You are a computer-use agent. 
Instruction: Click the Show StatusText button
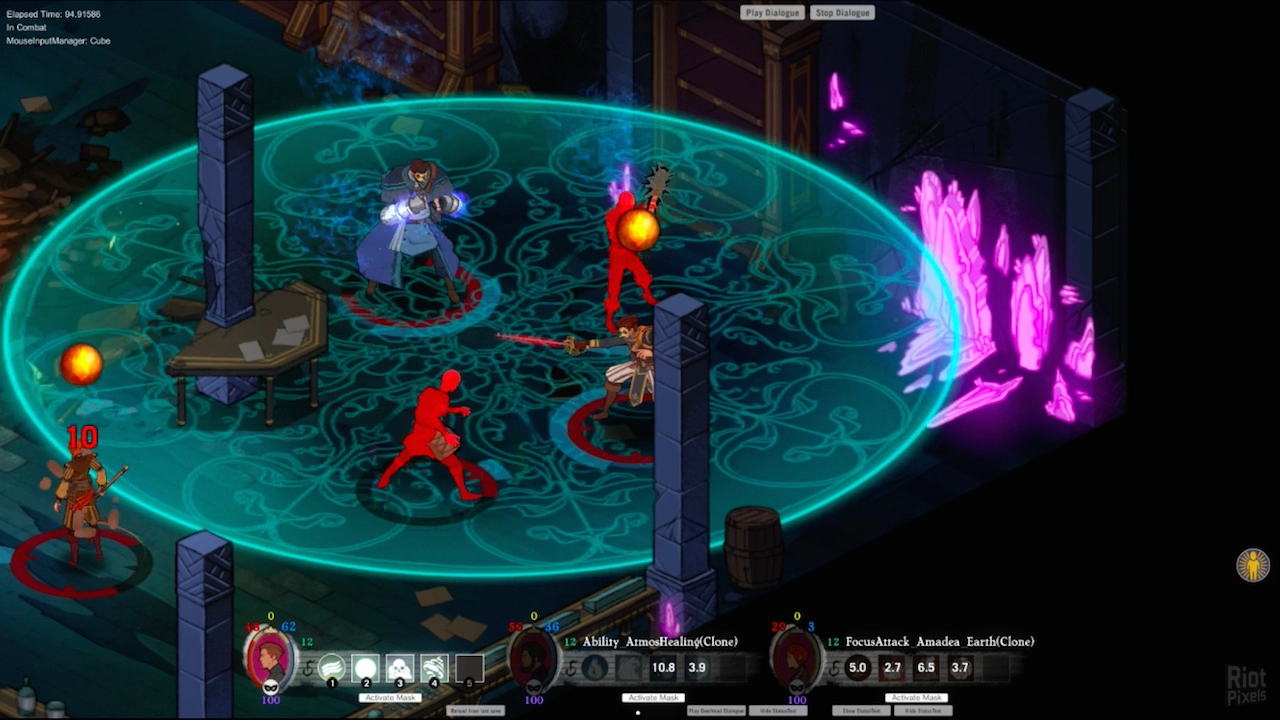(861, 711)
